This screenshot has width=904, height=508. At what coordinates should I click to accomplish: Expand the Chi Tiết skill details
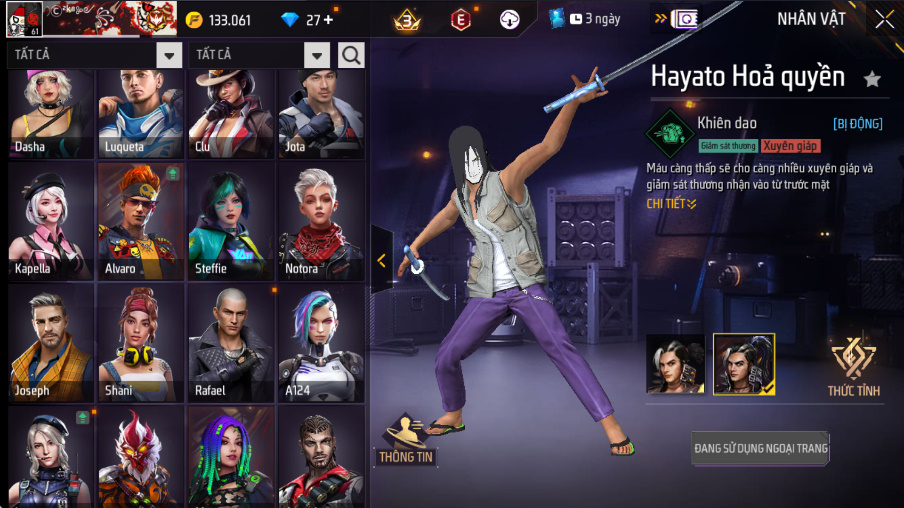tap(671, 203)
